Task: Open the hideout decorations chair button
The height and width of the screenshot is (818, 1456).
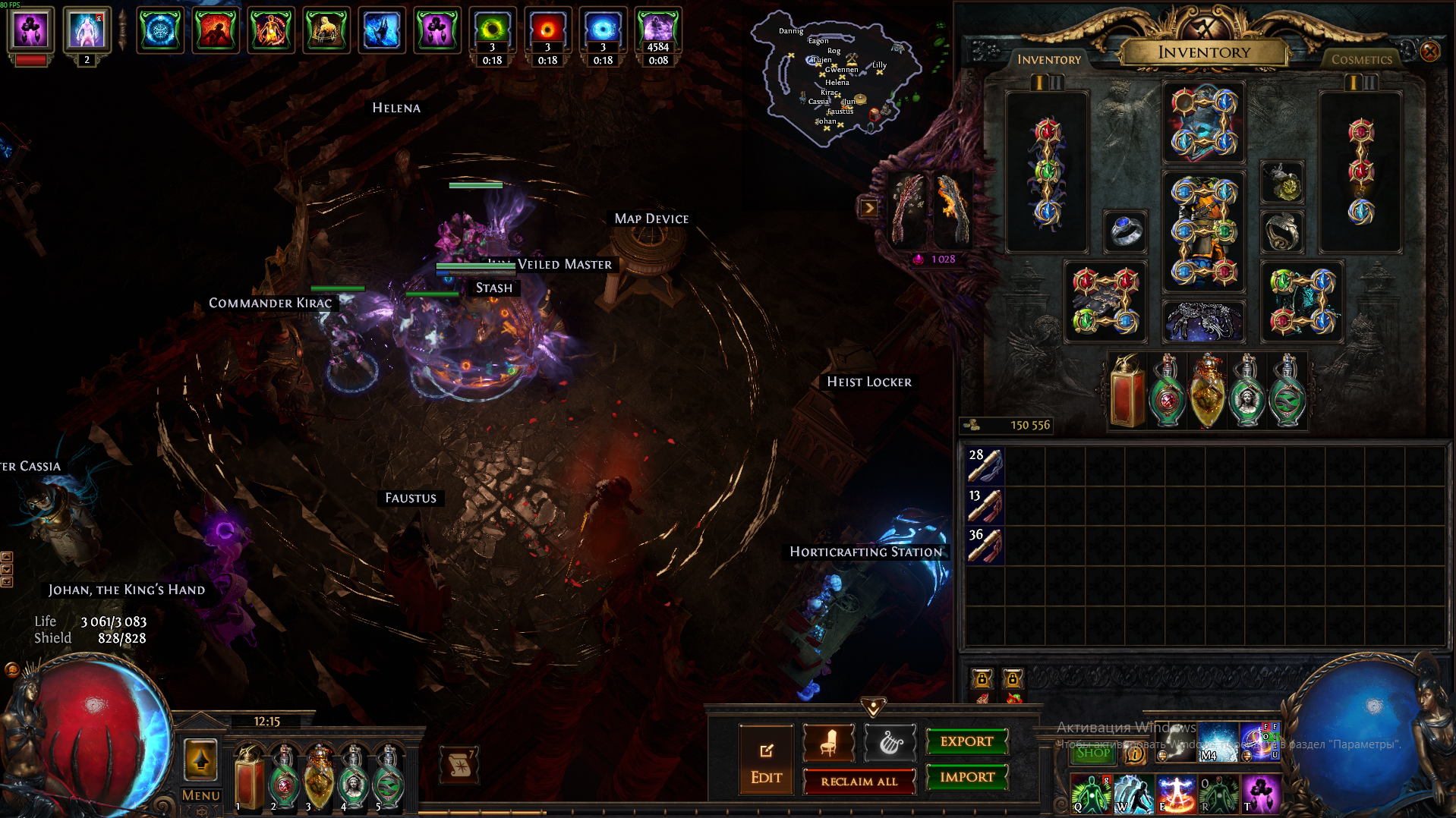Action: click(828, 744)
